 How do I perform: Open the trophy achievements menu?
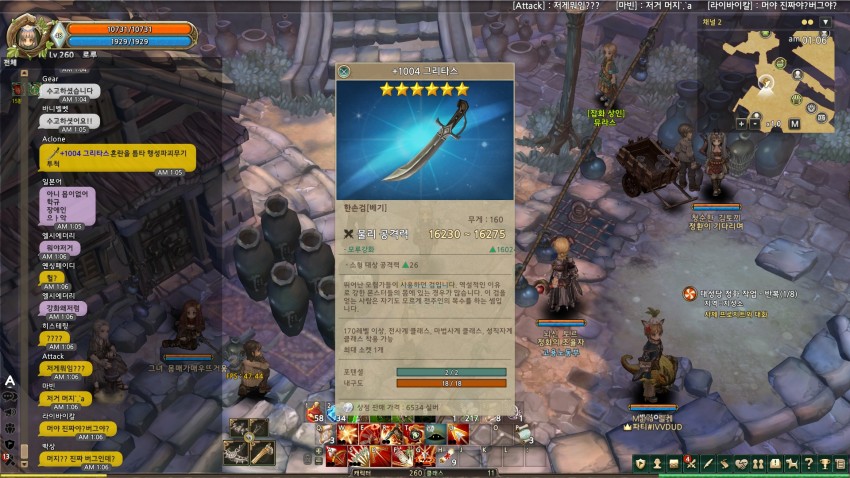[x=824, y=463]
